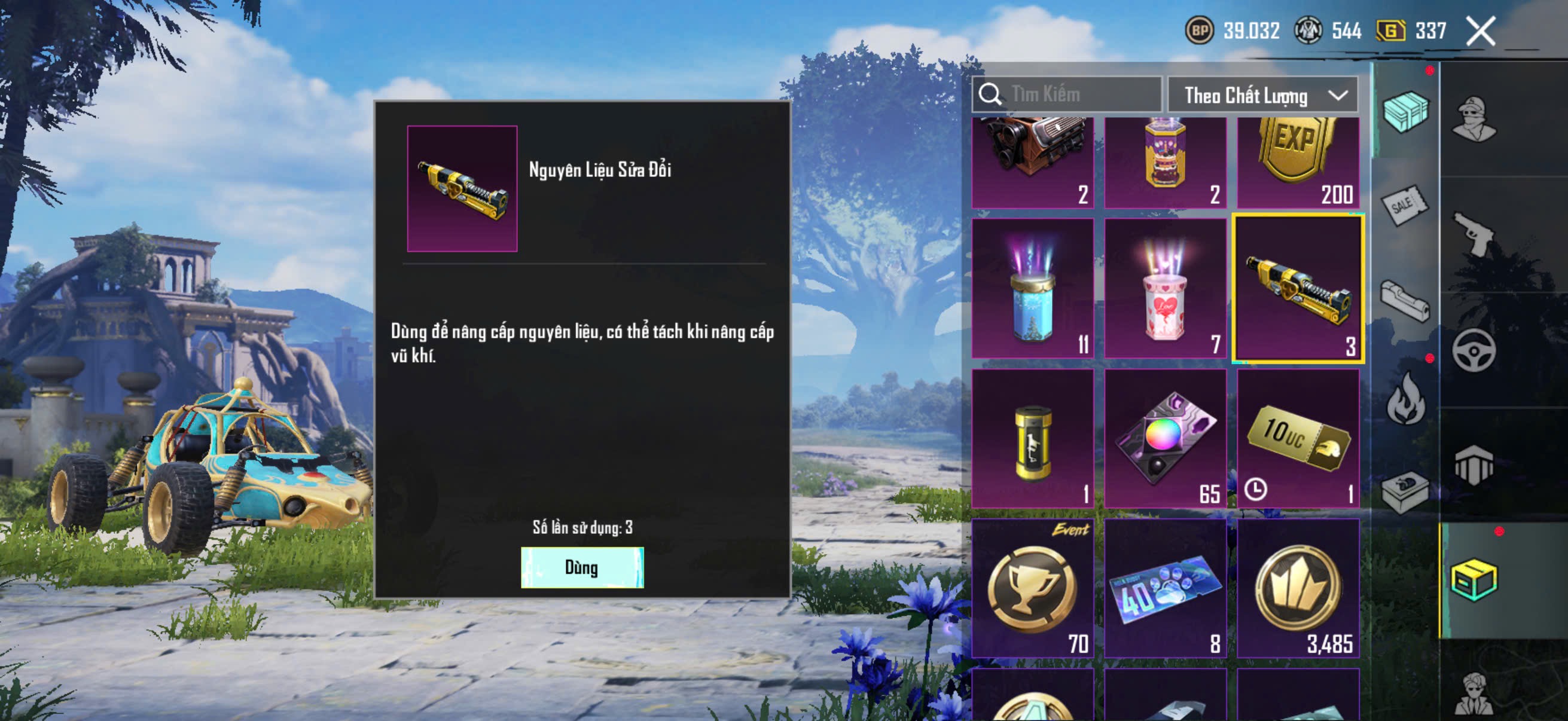
Task: Select the gold trophy Event coin slot
Action: pos(1032,588)
